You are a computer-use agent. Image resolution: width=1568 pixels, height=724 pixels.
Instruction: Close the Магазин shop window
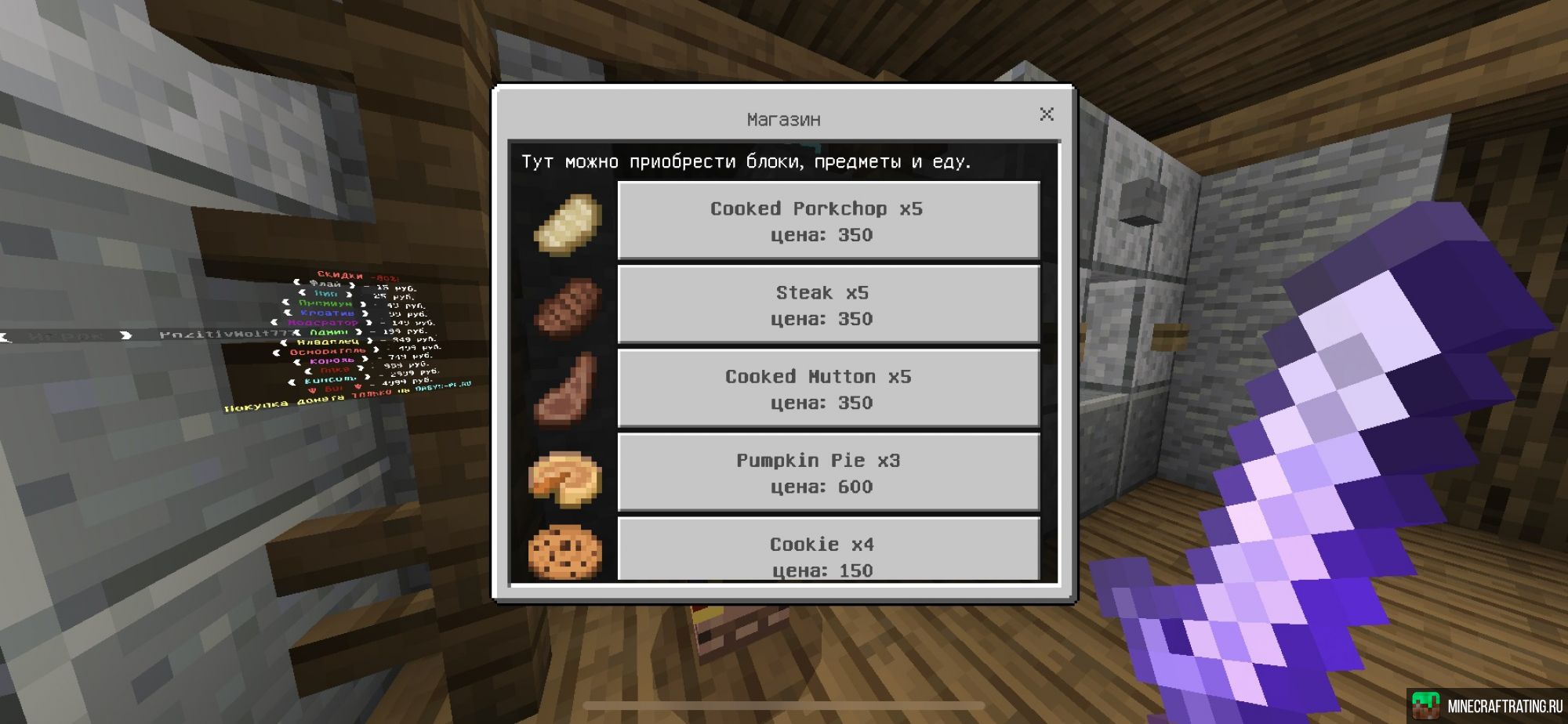1046,114
